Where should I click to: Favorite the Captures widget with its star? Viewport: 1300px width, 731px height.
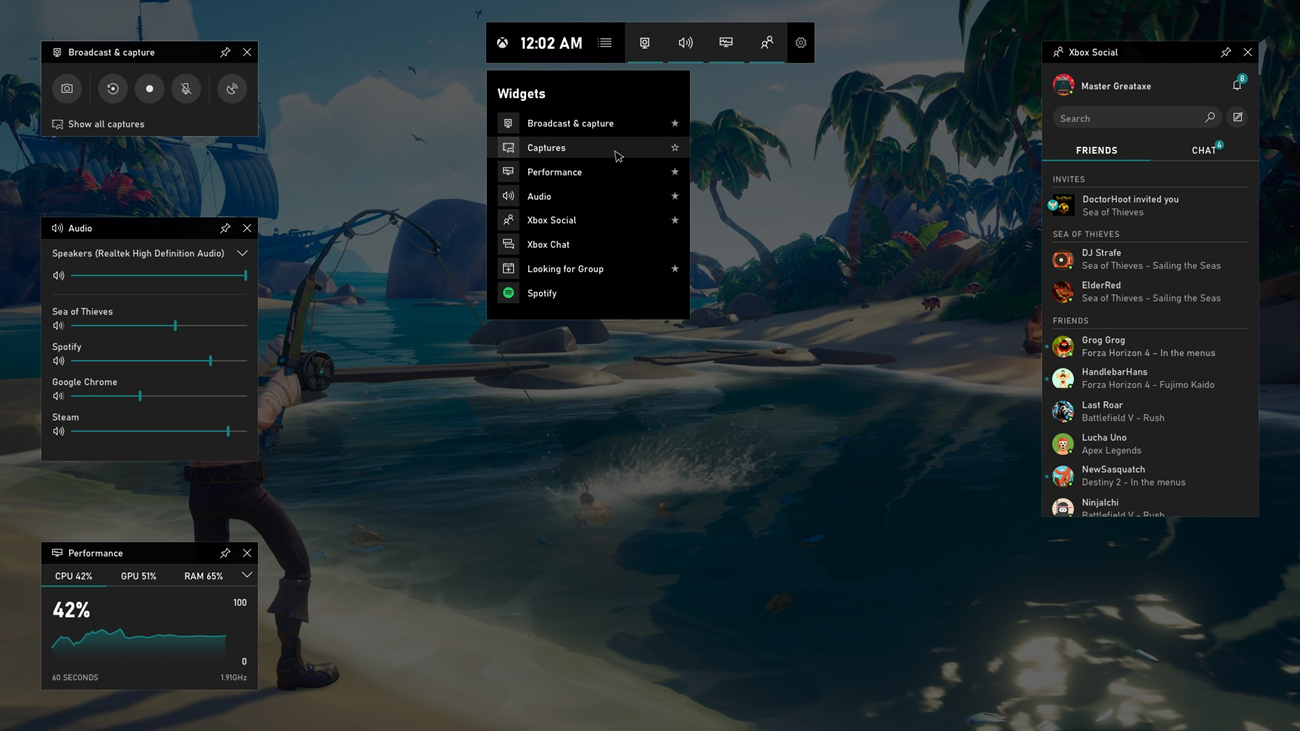pos(674,147)
